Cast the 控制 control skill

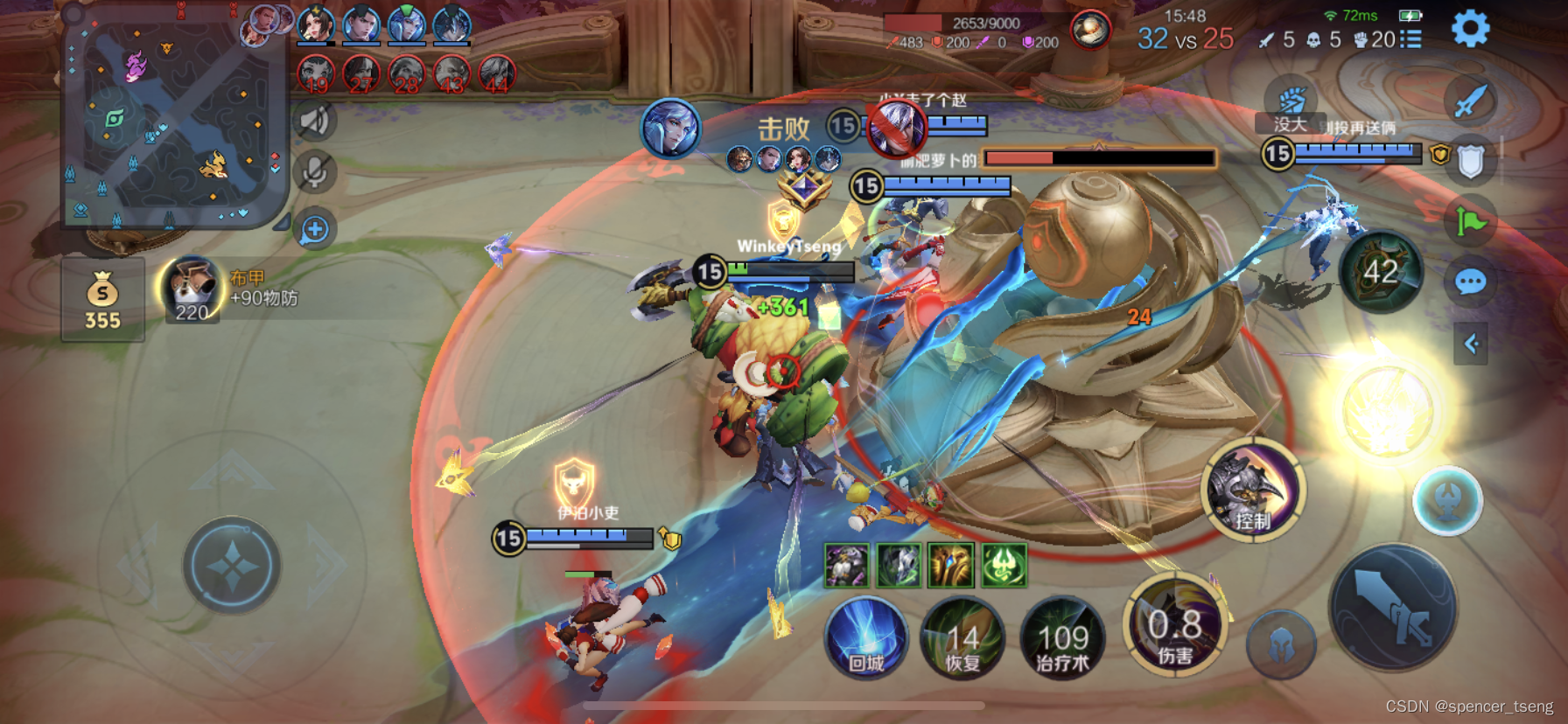(1253, 491)
